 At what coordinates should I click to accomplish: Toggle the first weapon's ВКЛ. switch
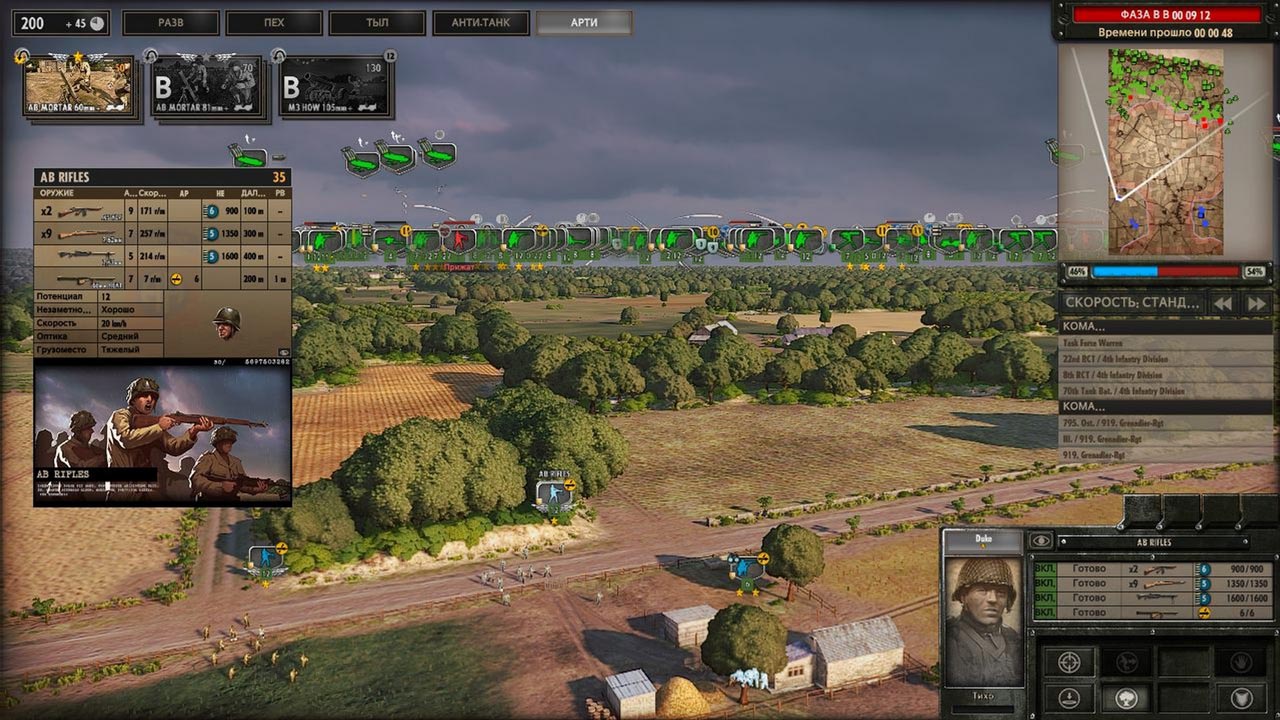pyautogui.click(x=1045, y=569)
